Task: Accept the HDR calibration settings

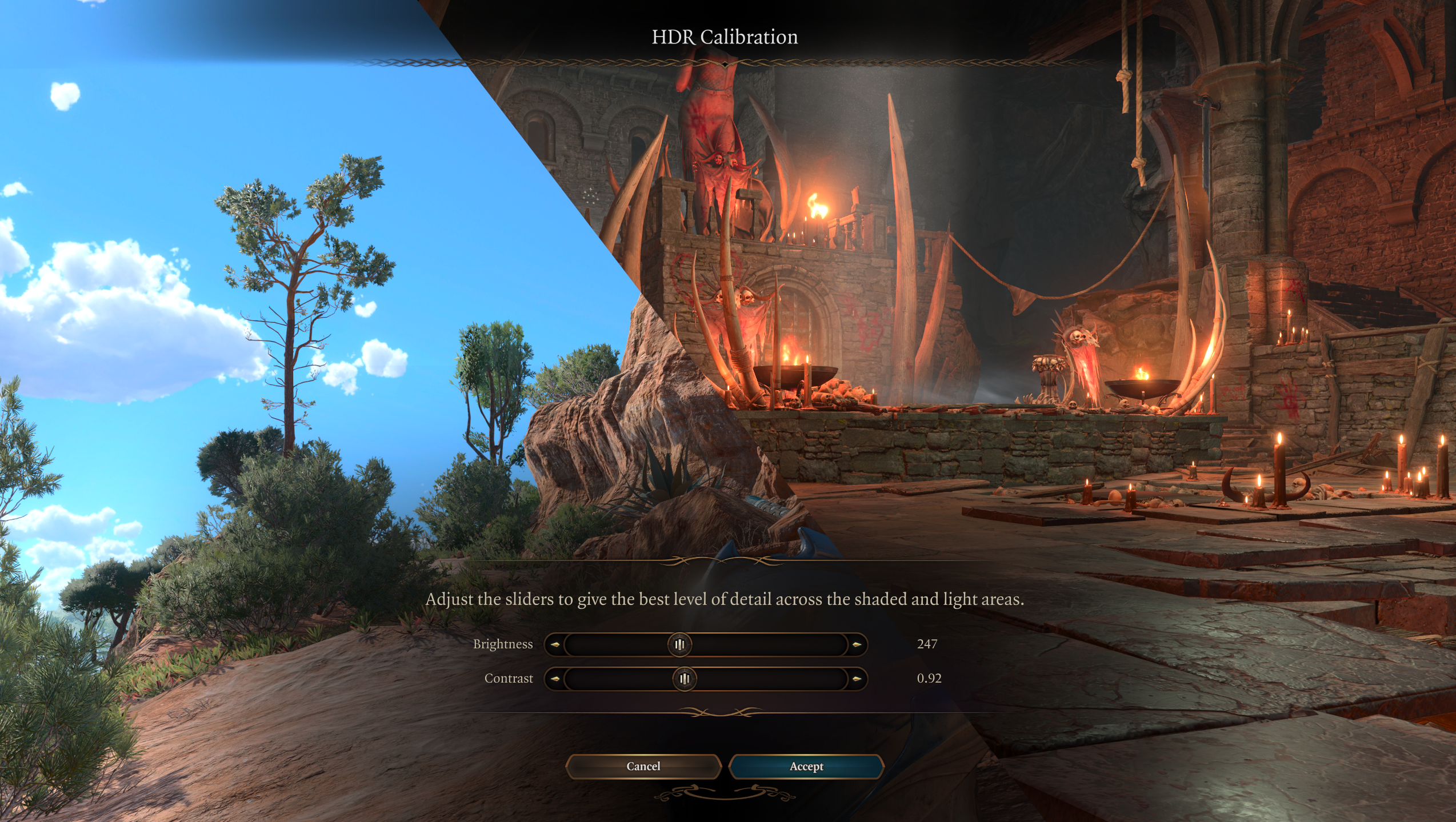Action: [x=806, y=767]
